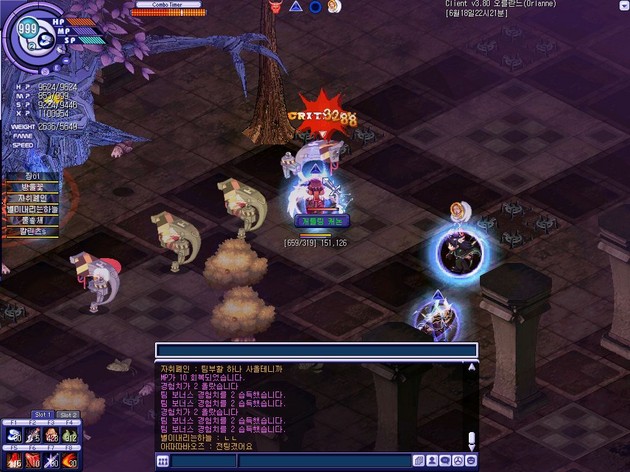Select party member 별이내리는하늘 in party list
The image size is (630, 472).
(x=33, y=209)
